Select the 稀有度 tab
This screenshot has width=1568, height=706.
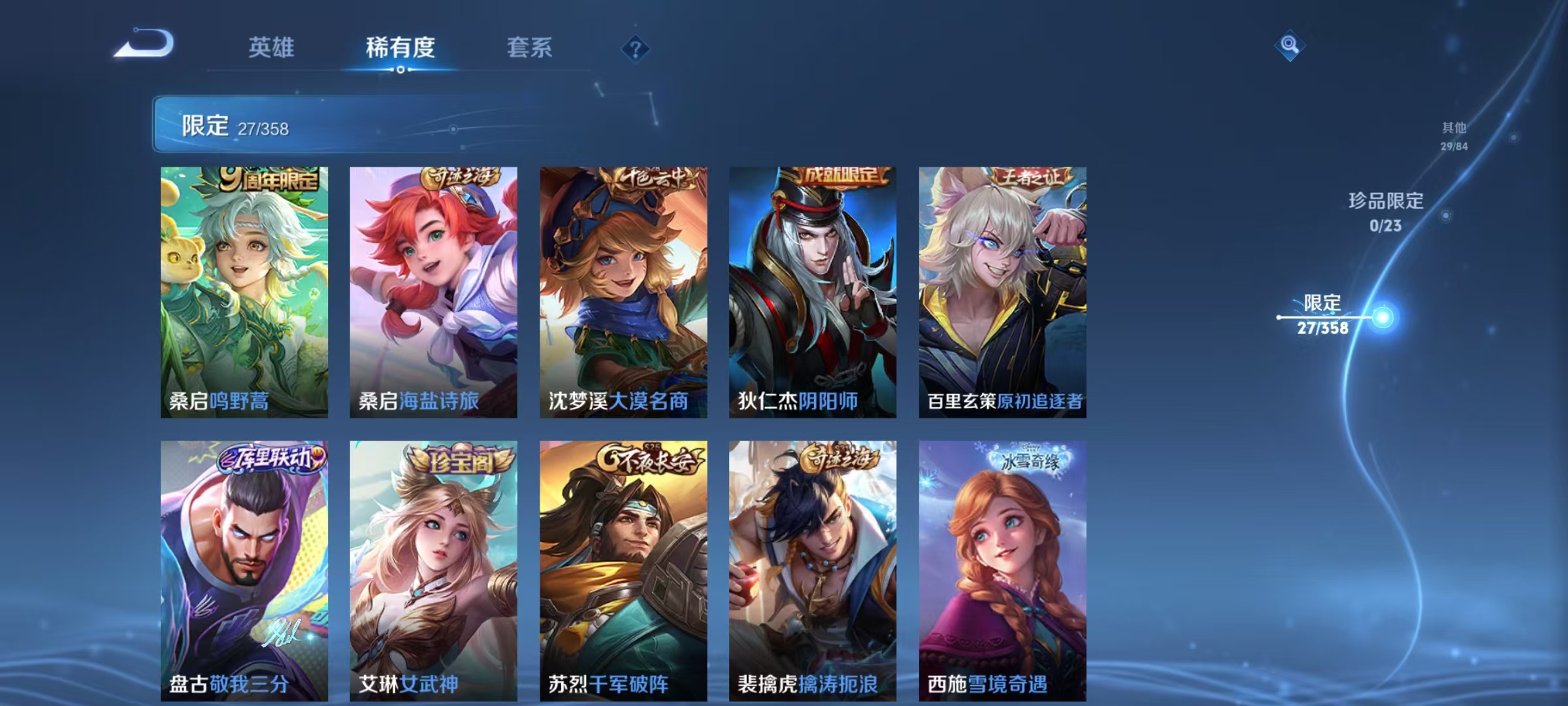pos(400,48)
